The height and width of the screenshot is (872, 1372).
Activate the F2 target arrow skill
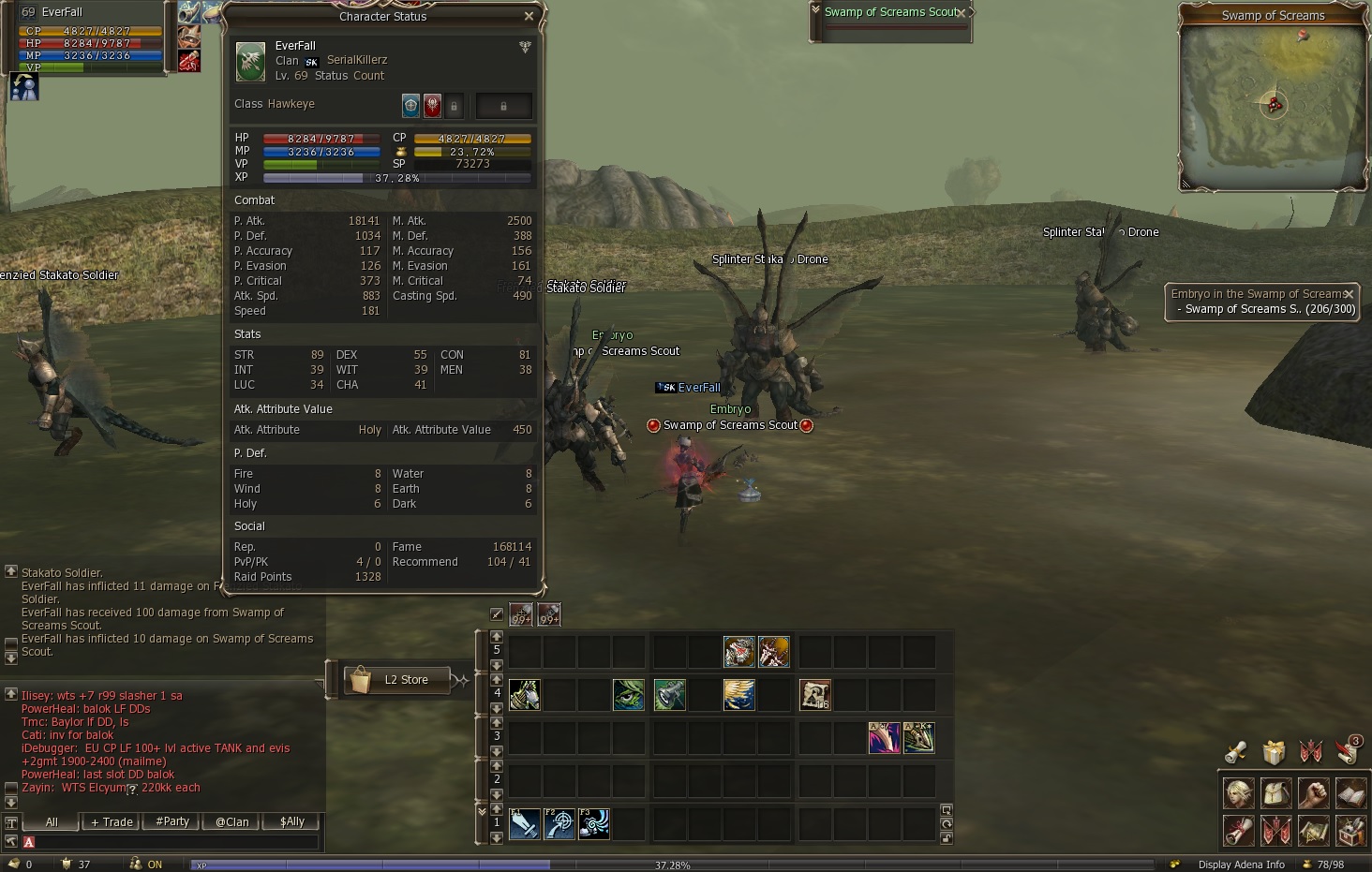point(559,824)
